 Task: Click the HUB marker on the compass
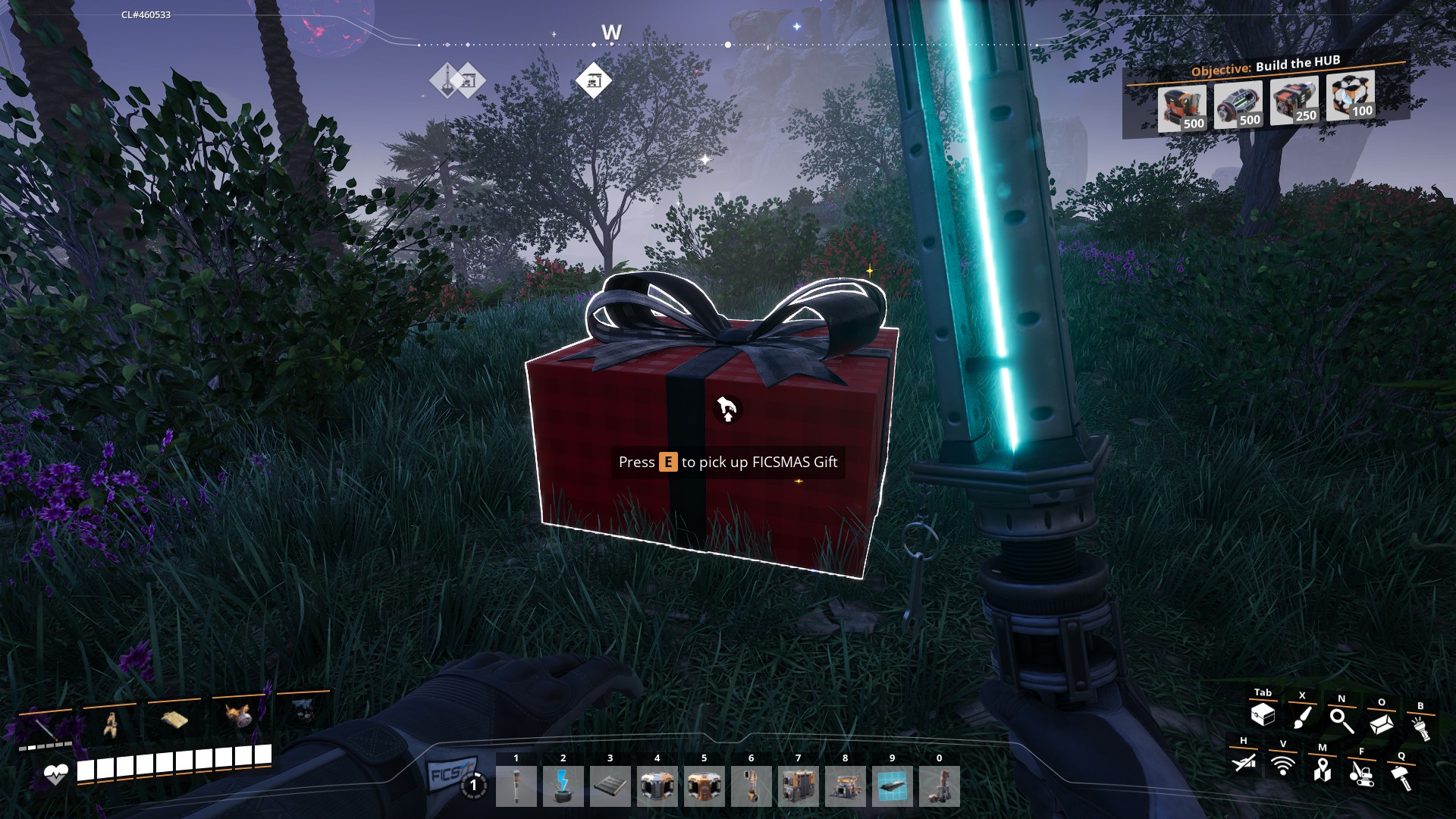tap(595, 80)
